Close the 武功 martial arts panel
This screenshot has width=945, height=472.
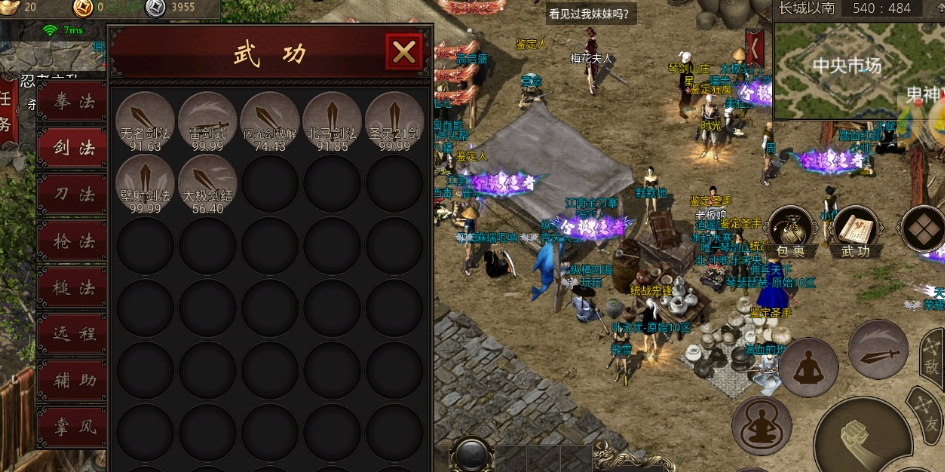click(x=404, y=52)
